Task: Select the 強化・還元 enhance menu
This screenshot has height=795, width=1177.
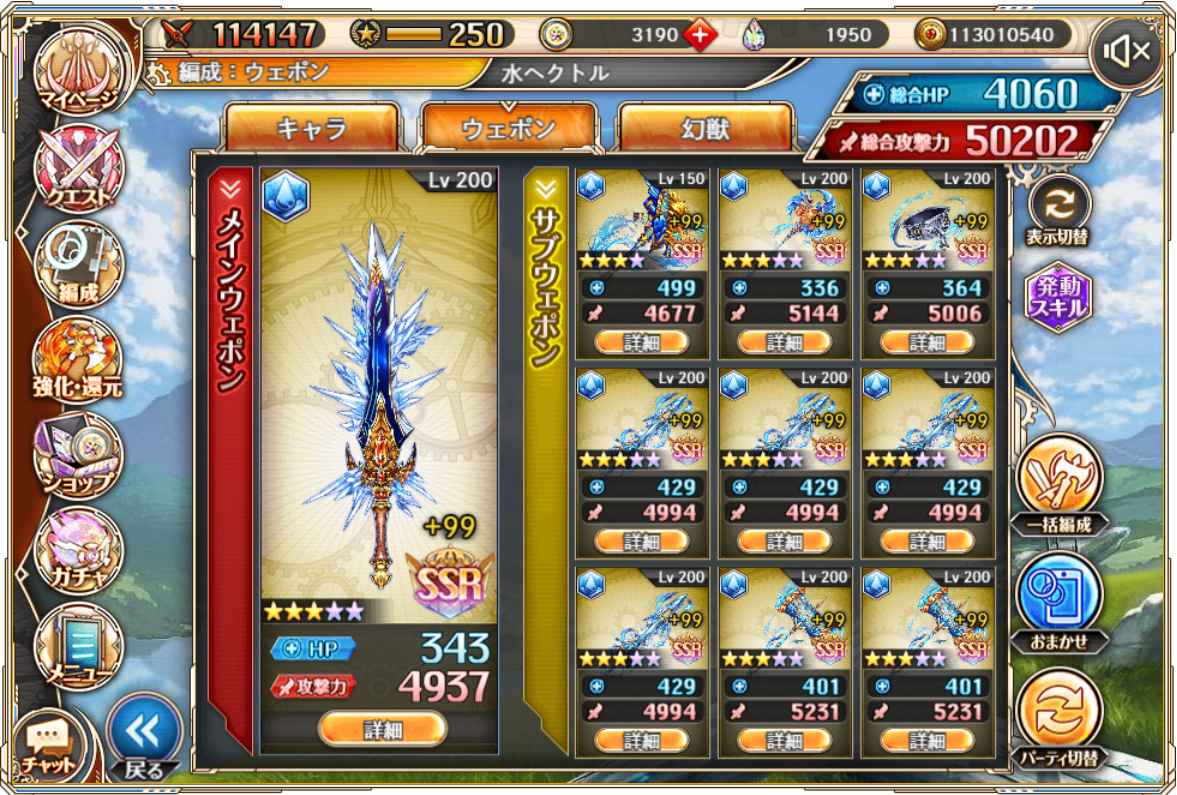Action: 78,358
